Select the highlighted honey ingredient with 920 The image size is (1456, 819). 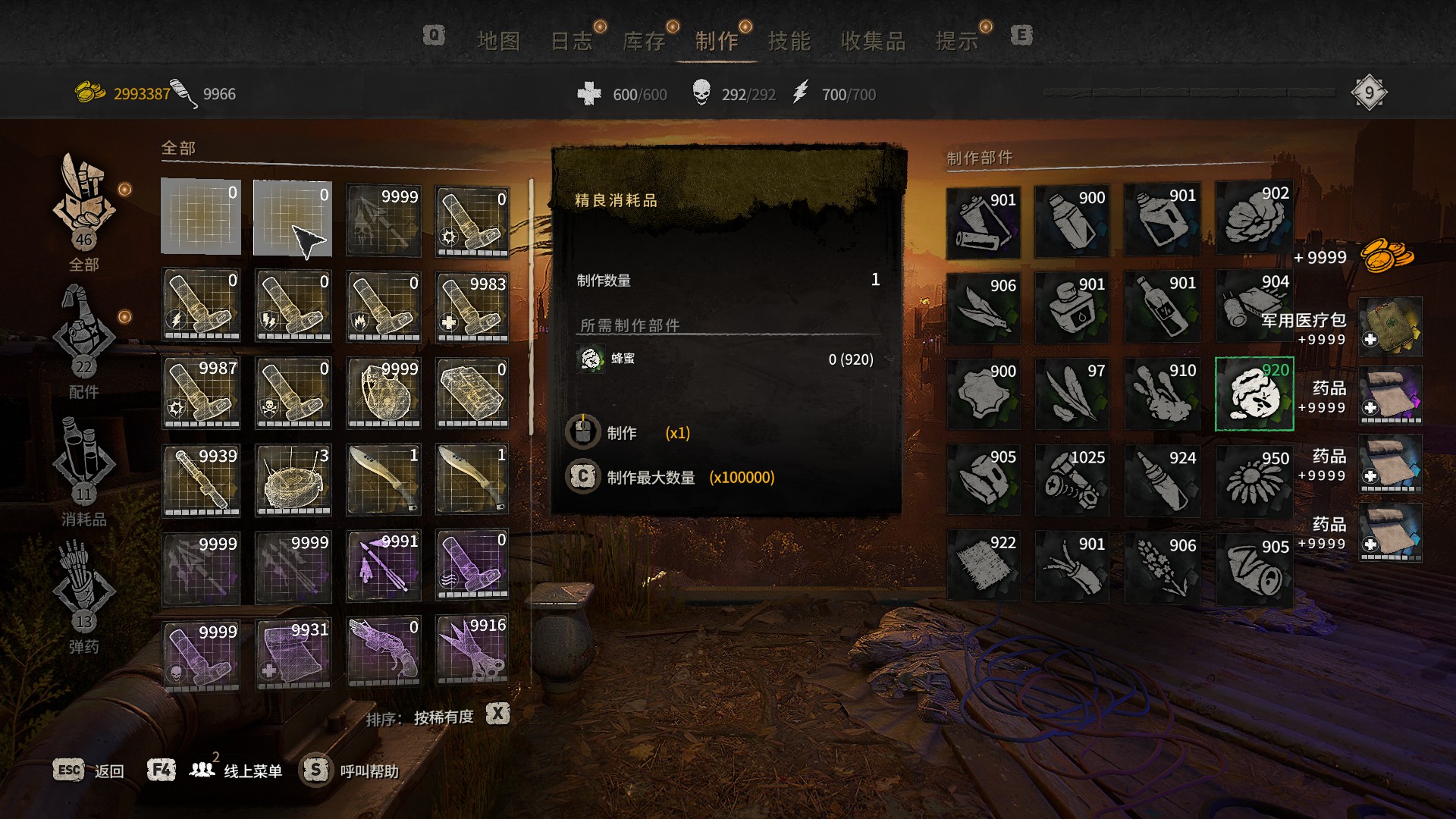pyautogui.click(x=1254, y=394)
